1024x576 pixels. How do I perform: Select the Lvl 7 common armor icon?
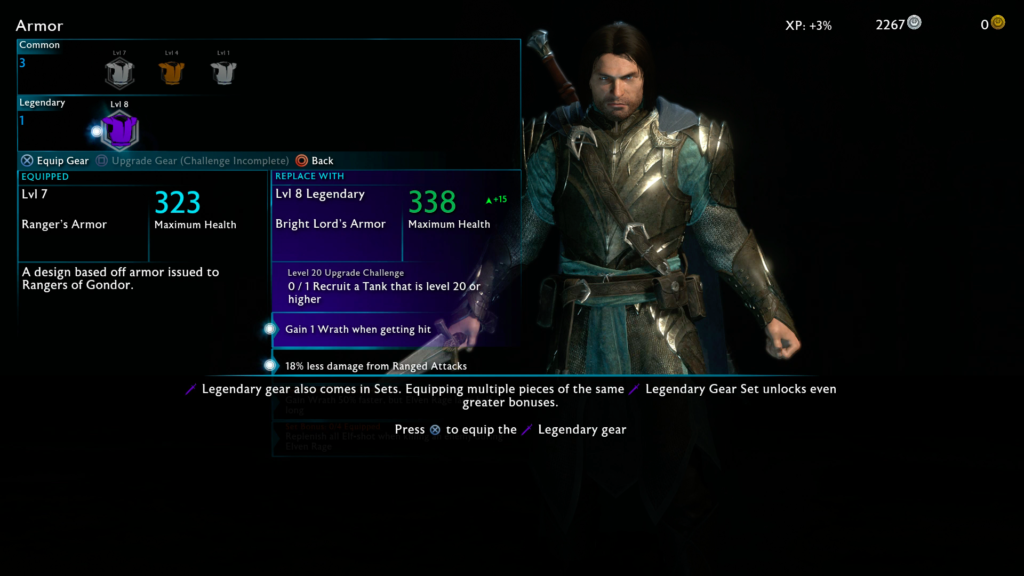click(119, 72)
